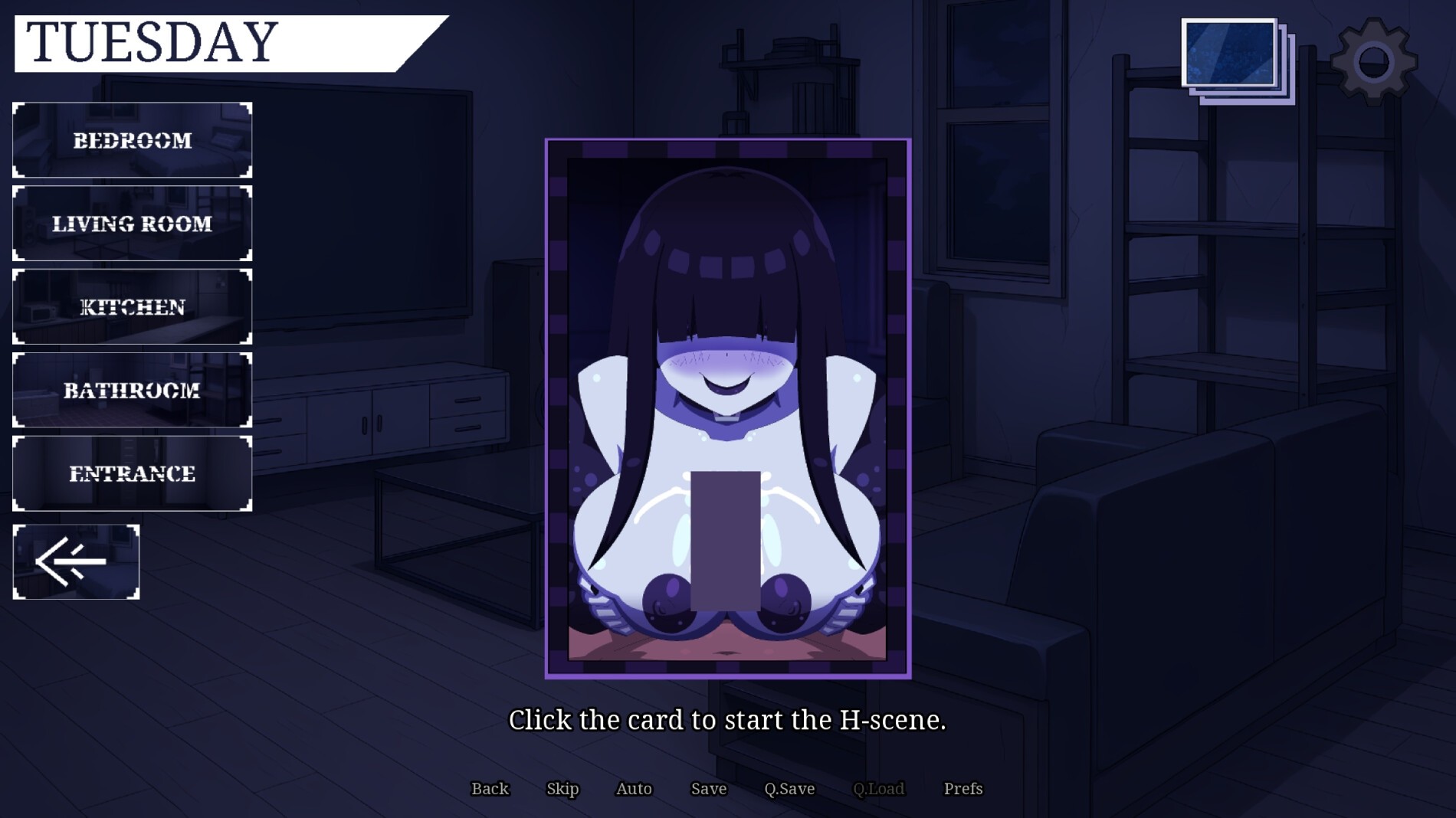
Task: Open settings with the gear icon
Action: click(x=1373, y=61)
